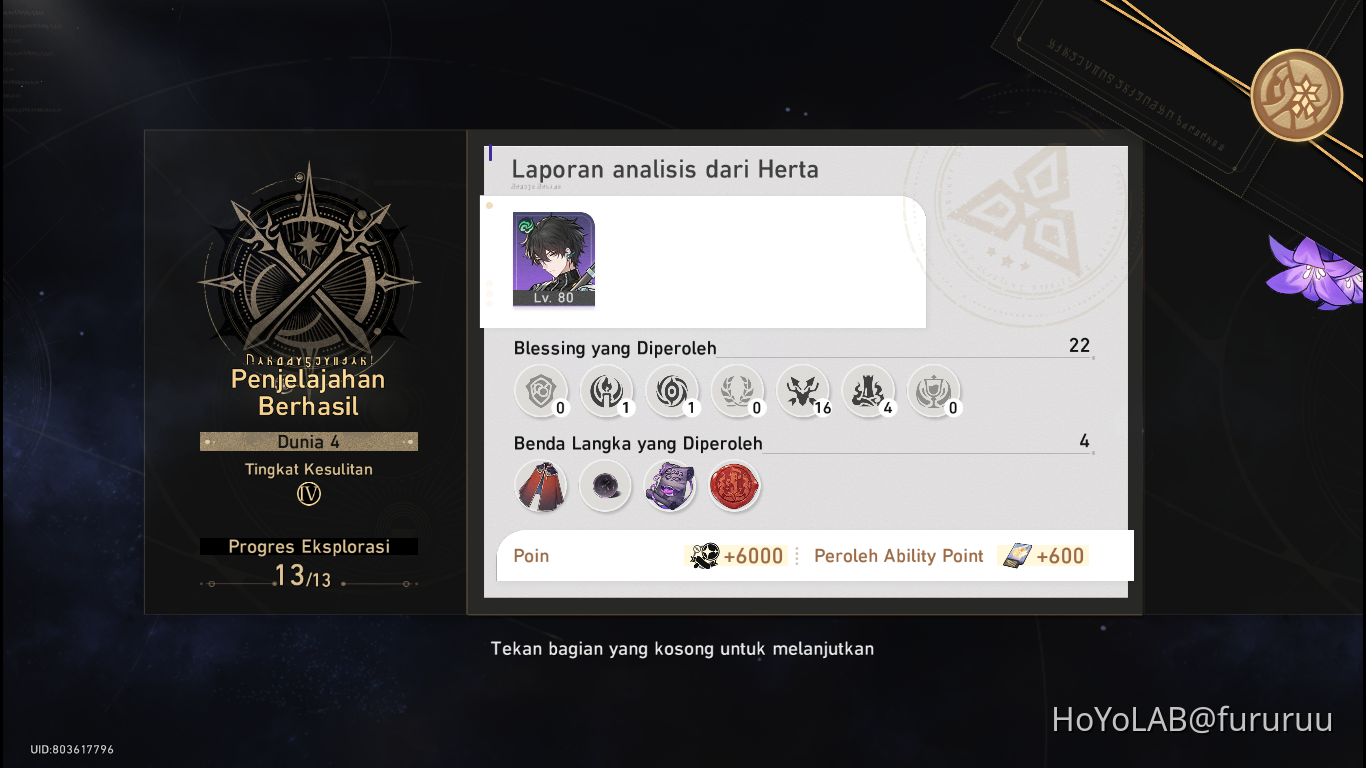Select The Hunt blessing icon showing 16
1366x768 pixels.
pyautogui.click(x=803, y=390)
